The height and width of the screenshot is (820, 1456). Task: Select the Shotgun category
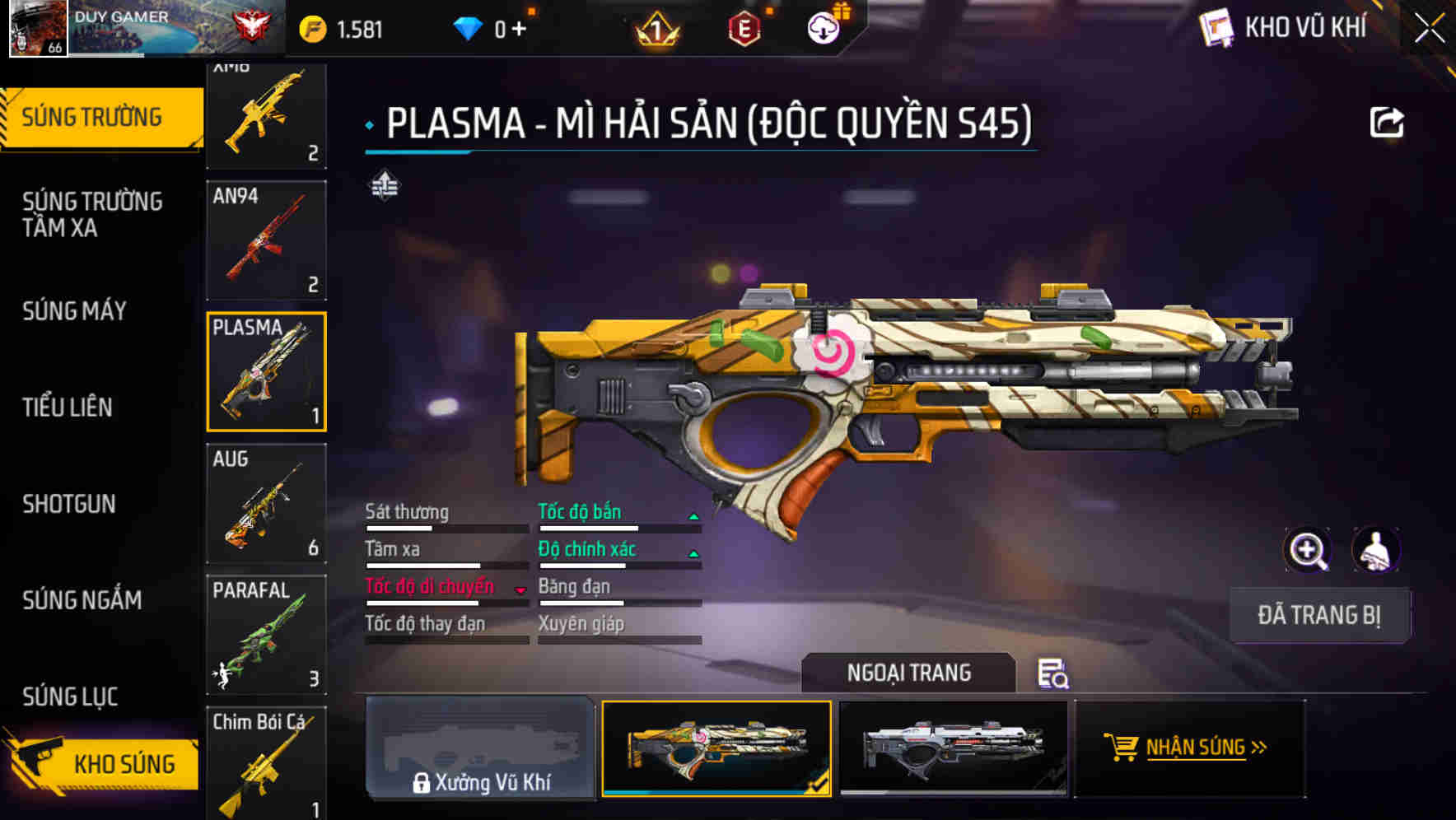(69, 504)
